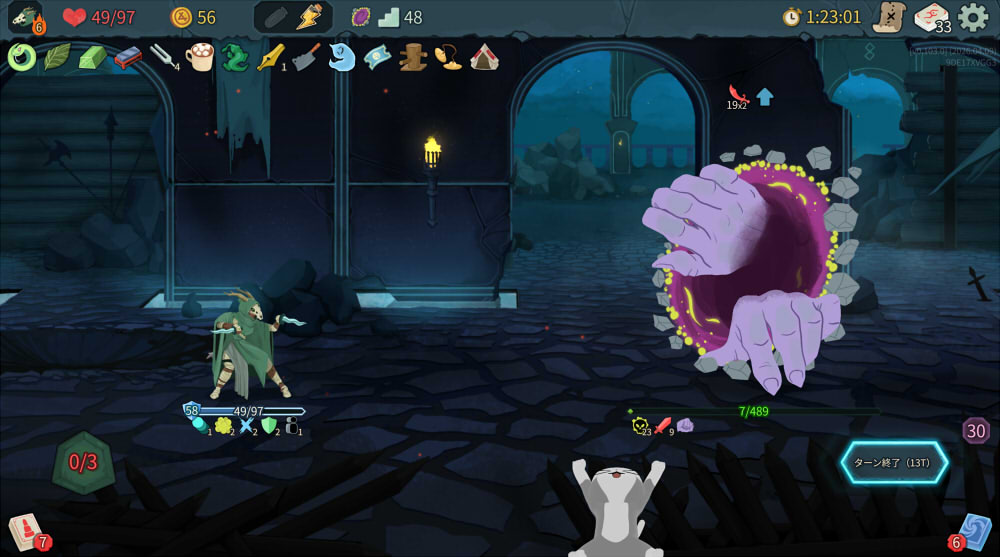Viewport: 1000px width, 557px height.
Task: Click the character portrait with ascension flame
Action: pos(24,17)
